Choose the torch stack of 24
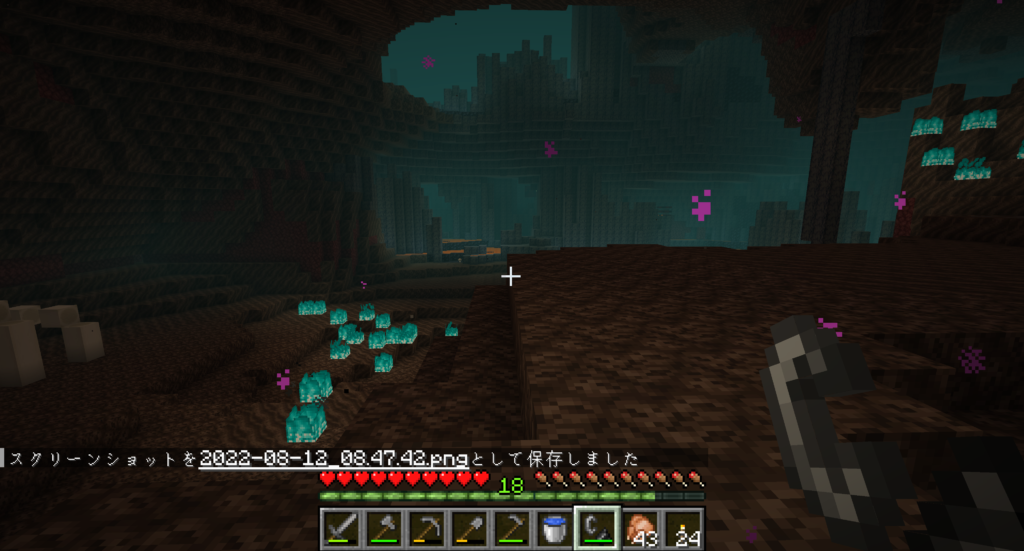The height and width of the screenshot is (551, 1024). [x=682, y=528]
